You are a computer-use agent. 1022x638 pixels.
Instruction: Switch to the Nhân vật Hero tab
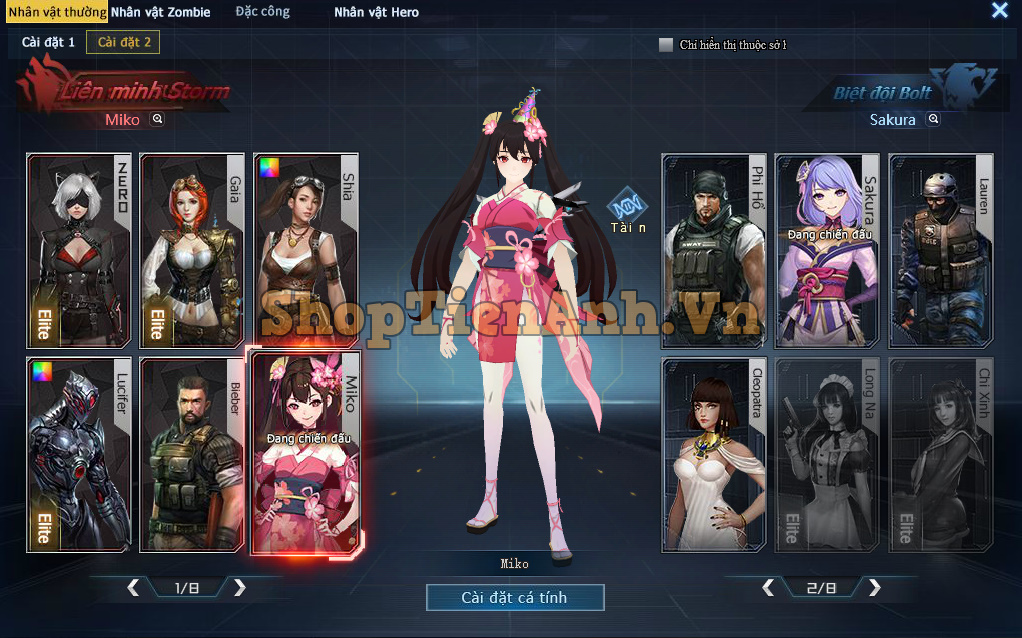point(376,12)
